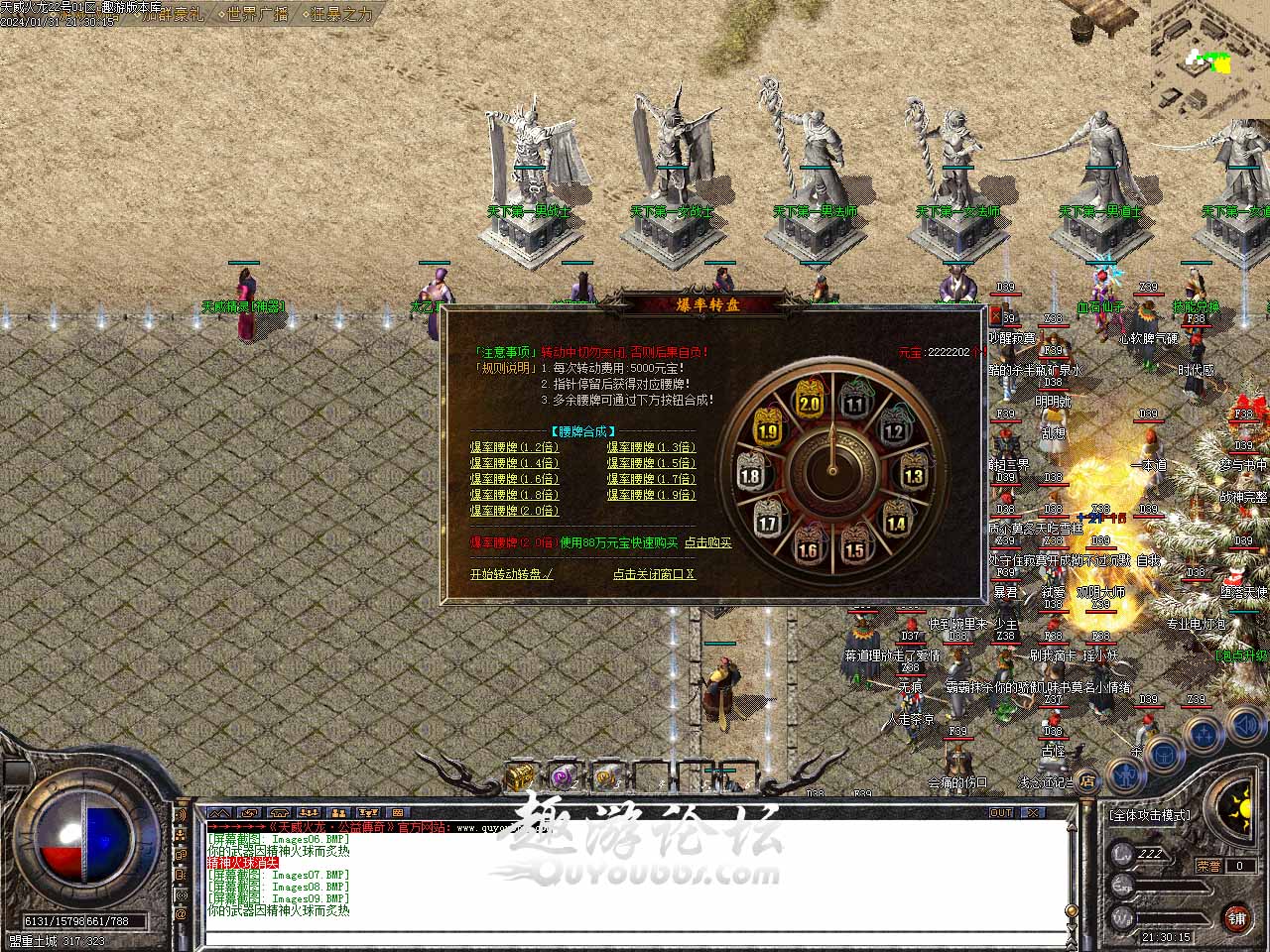This screenshot has width=1270, height=952.
Task: Click 点击购买 to buy the 2.0x token
Action: (707, 542)
